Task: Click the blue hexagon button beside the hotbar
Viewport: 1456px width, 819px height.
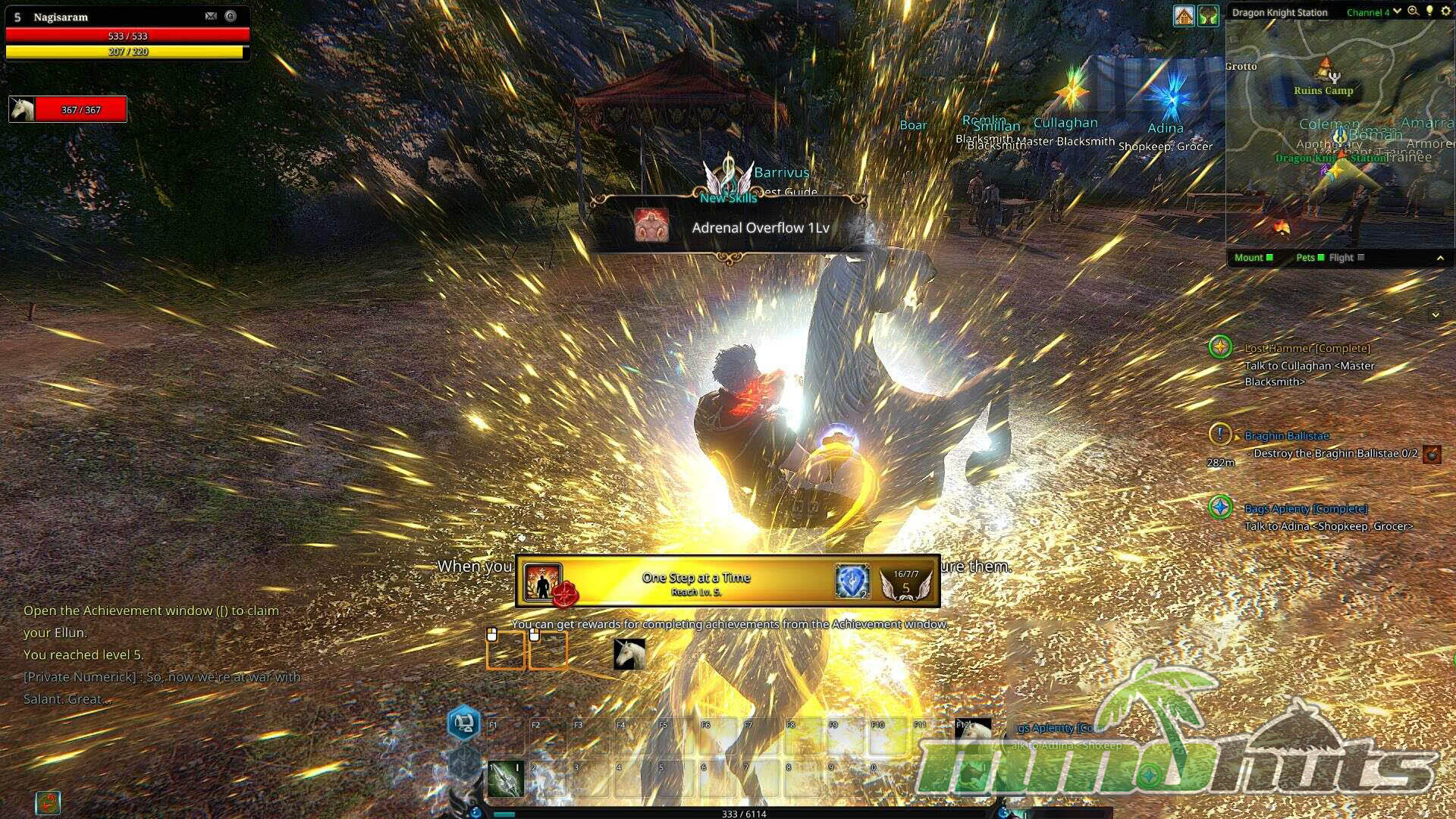Action: click(464, 723)
